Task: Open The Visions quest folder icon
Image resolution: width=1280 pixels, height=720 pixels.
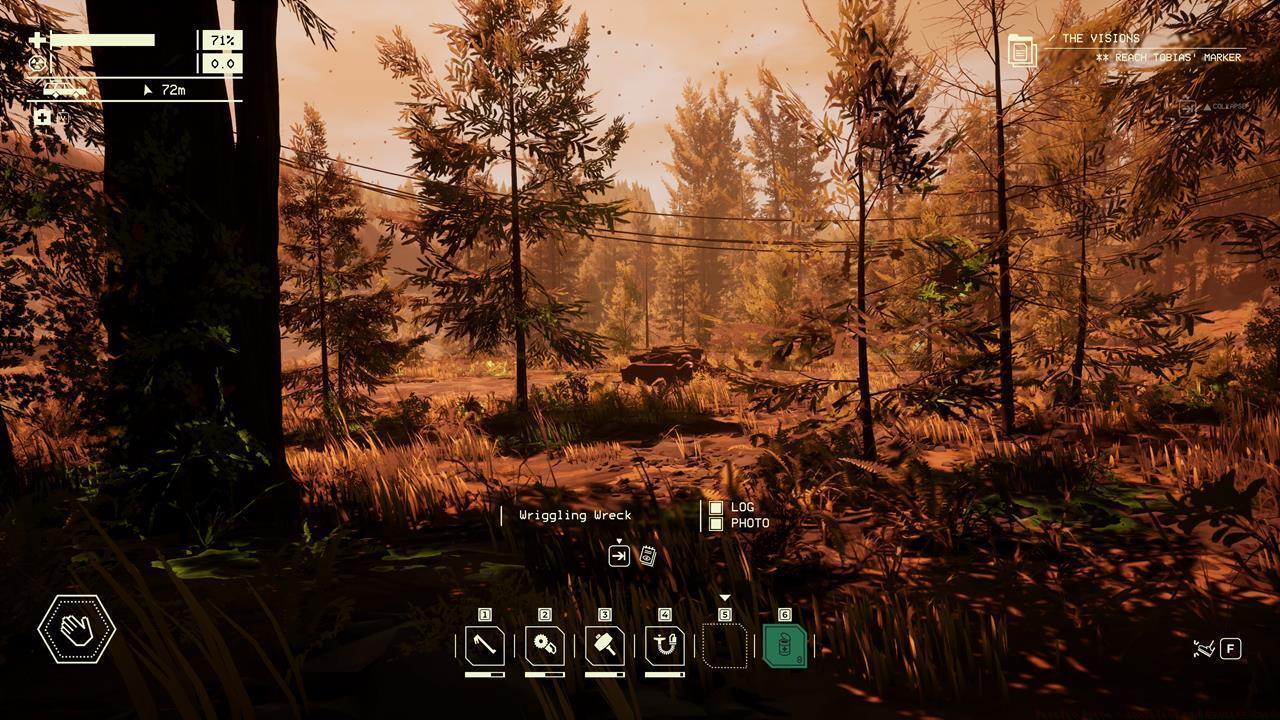Action: [1022, 50]
